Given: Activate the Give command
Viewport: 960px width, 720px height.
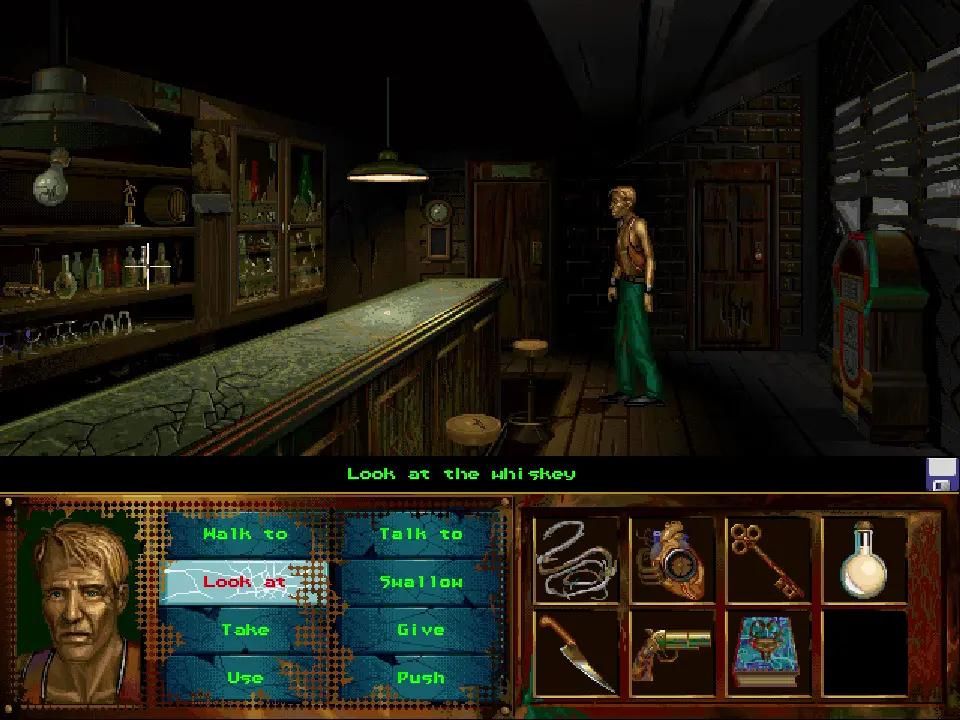Looking at the screenshot, I should point(421,630).
